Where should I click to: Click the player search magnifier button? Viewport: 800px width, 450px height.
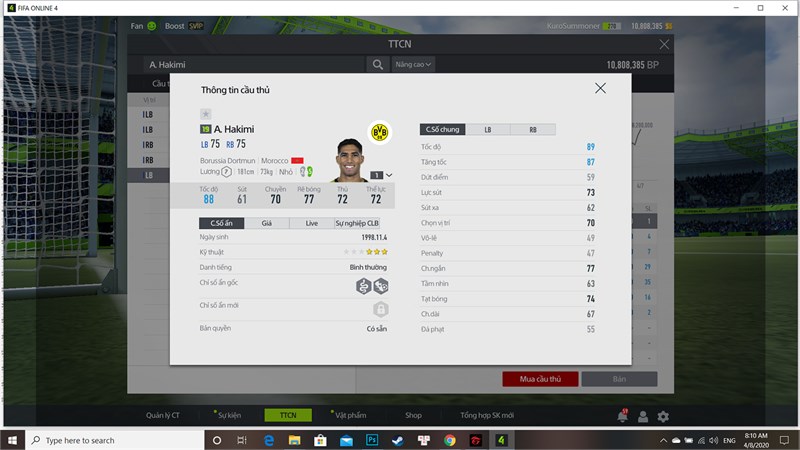(x=378, y=65)
